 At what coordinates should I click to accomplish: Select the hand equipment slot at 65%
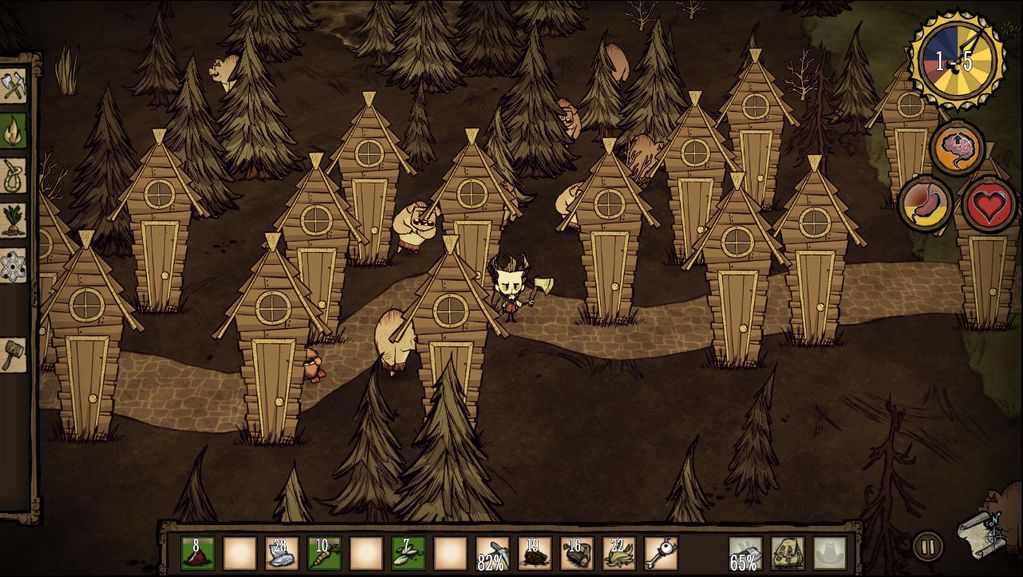745,553
